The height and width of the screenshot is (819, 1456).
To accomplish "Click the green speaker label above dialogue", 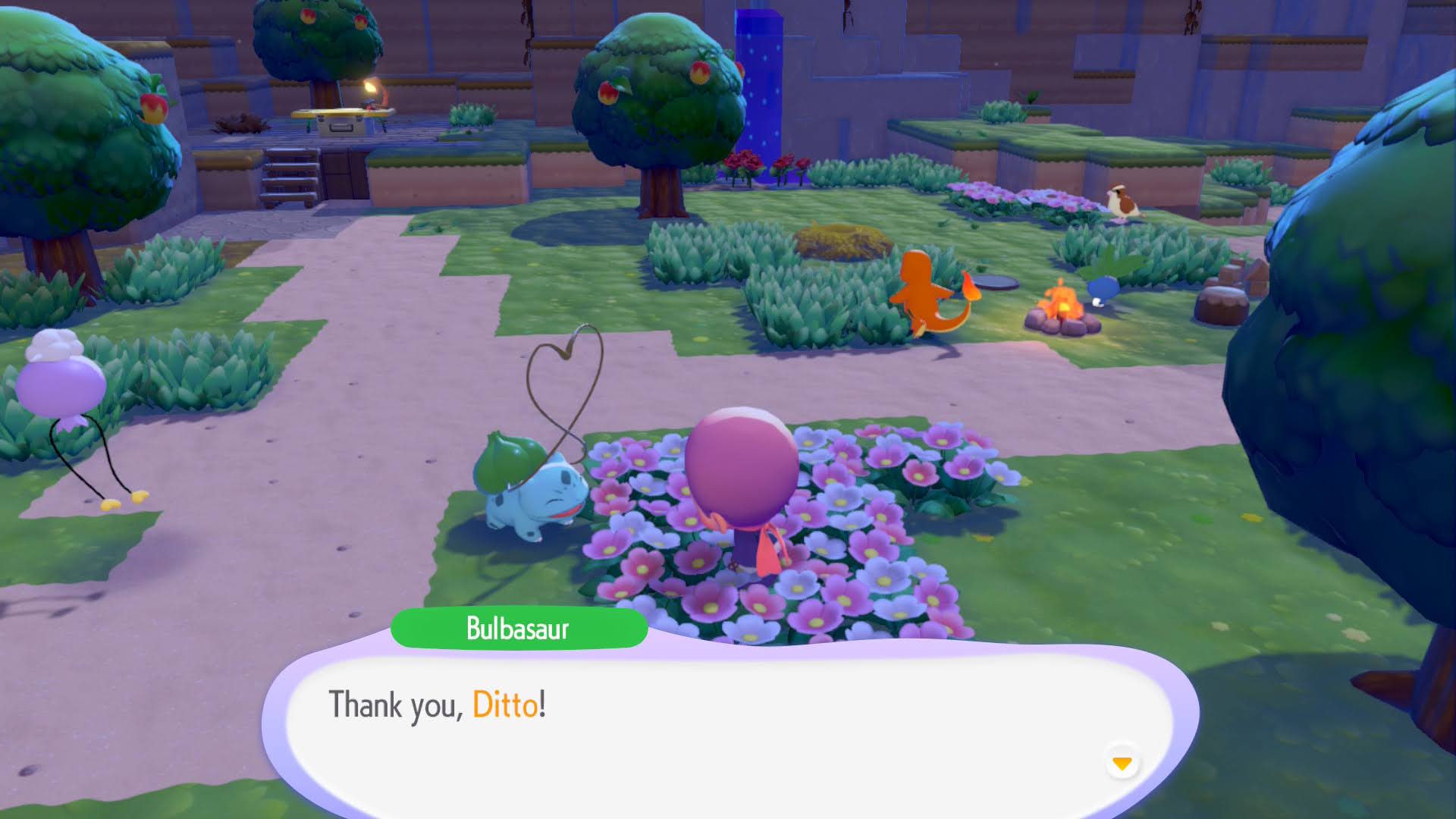I will pos(520,627).
